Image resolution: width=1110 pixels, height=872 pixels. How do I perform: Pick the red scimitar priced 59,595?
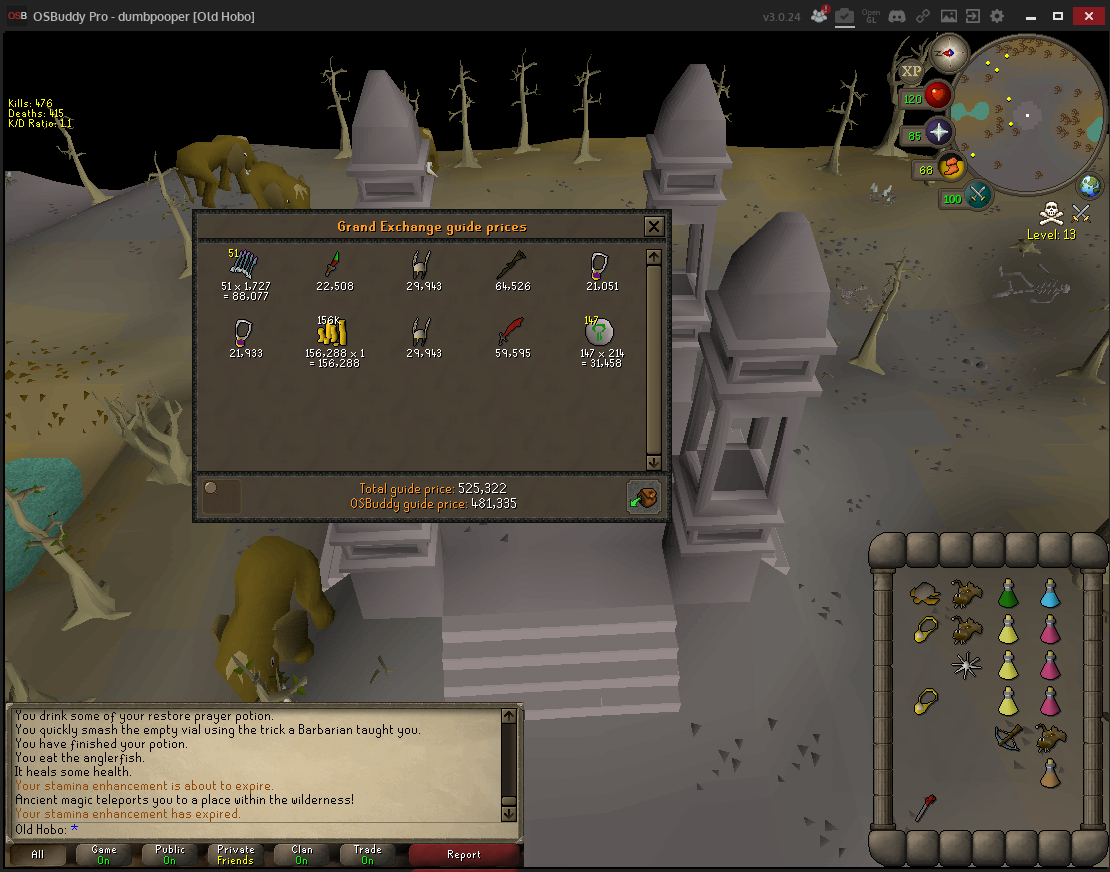[511, 332]
